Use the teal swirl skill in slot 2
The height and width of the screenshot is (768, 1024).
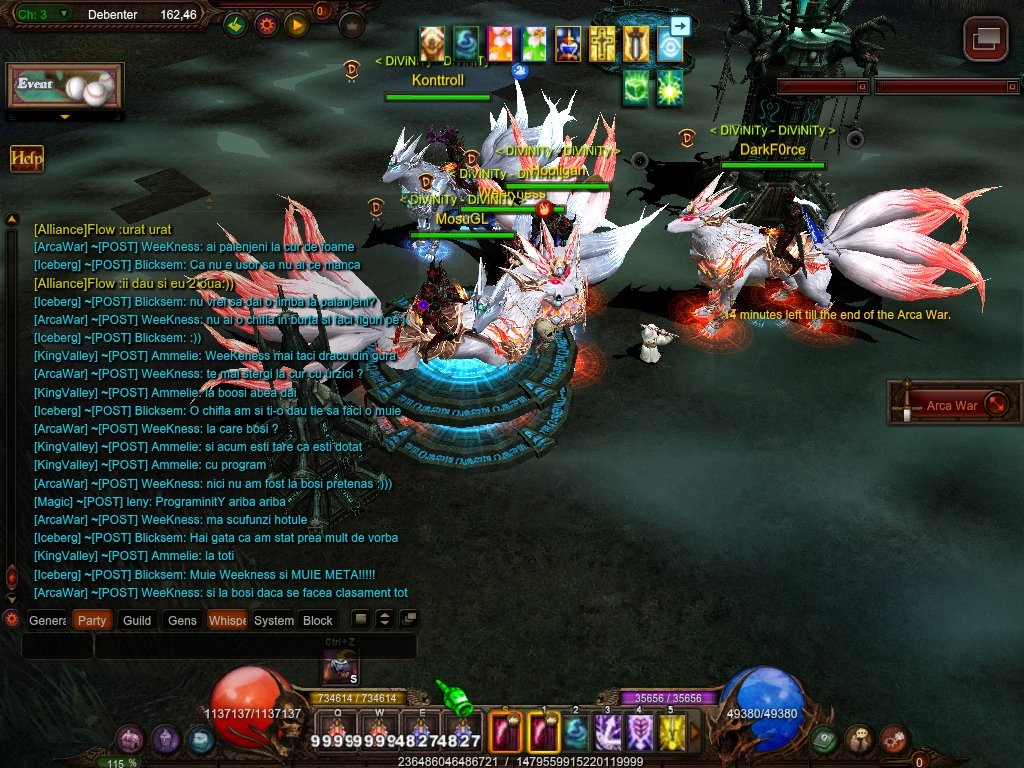click(x=576, y=733)
